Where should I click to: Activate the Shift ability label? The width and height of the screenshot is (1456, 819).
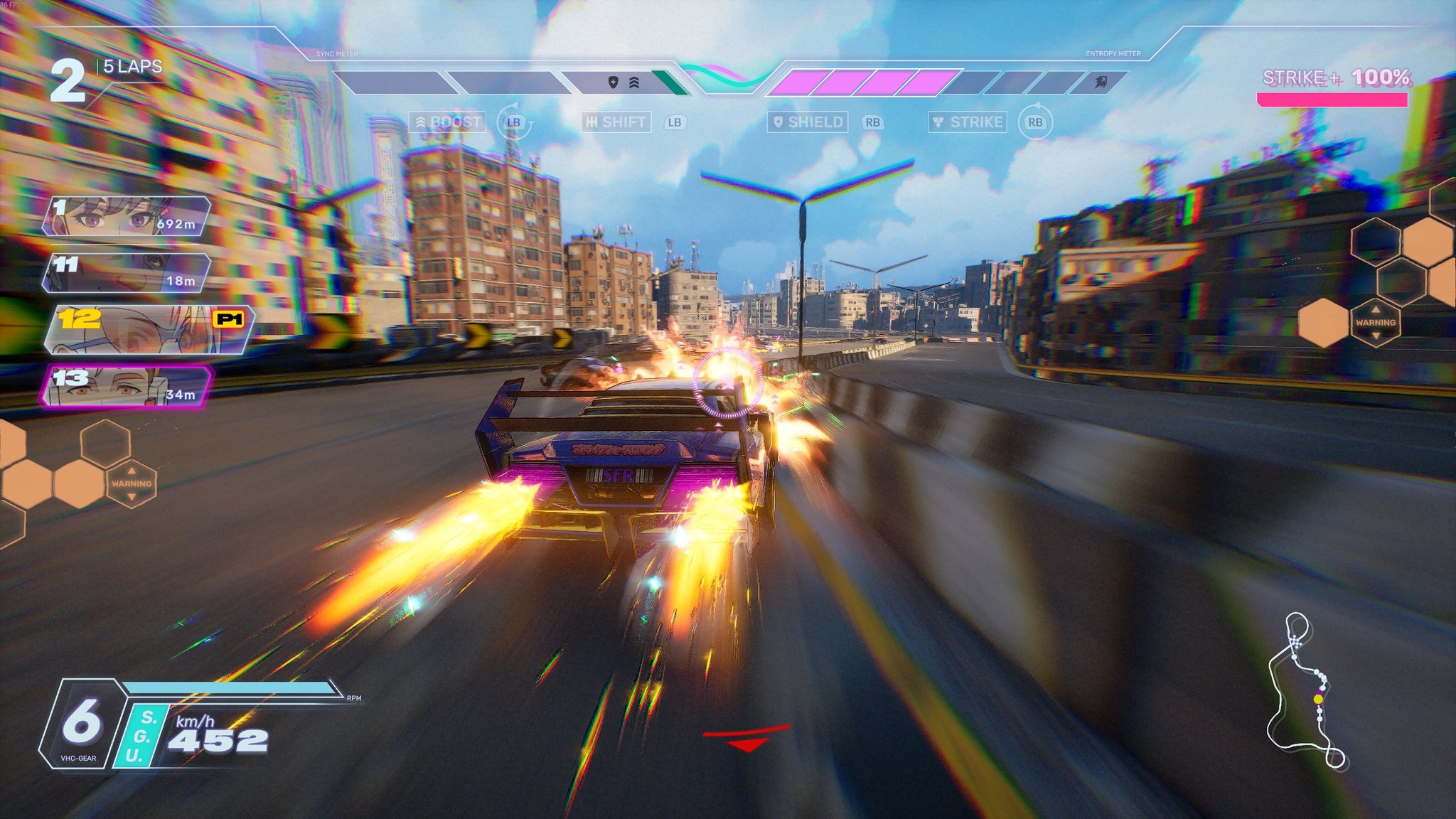616,122
